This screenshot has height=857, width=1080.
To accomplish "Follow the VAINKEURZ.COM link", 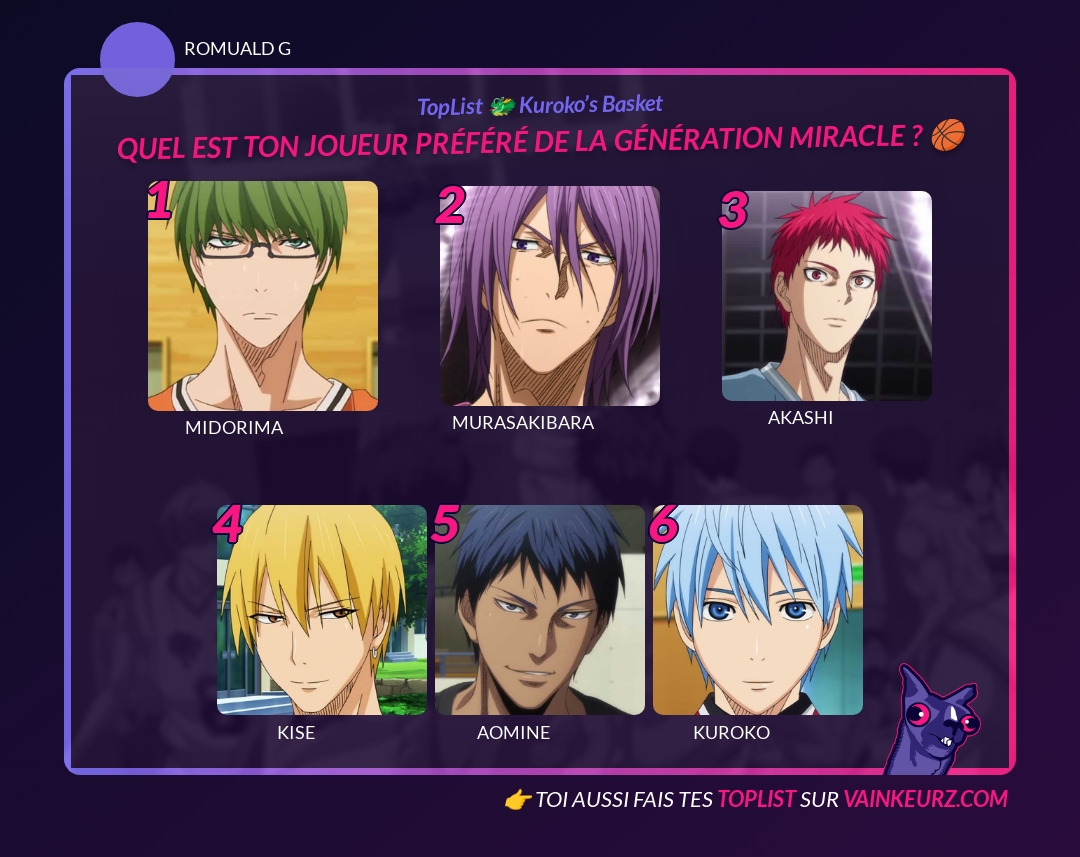I will point(925,799).
